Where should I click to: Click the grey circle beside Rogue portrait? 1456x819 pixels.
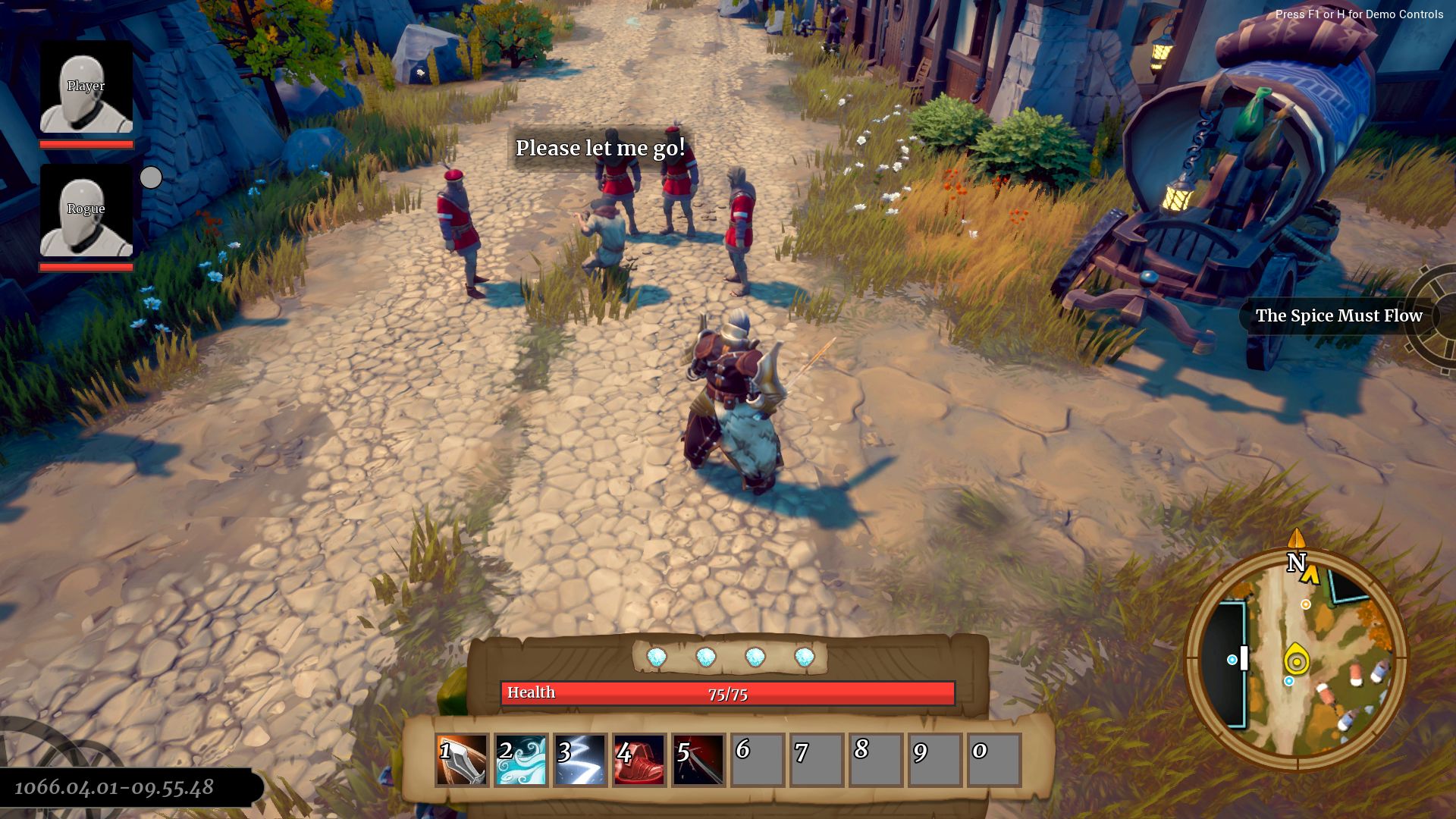[x=151, y=177]
